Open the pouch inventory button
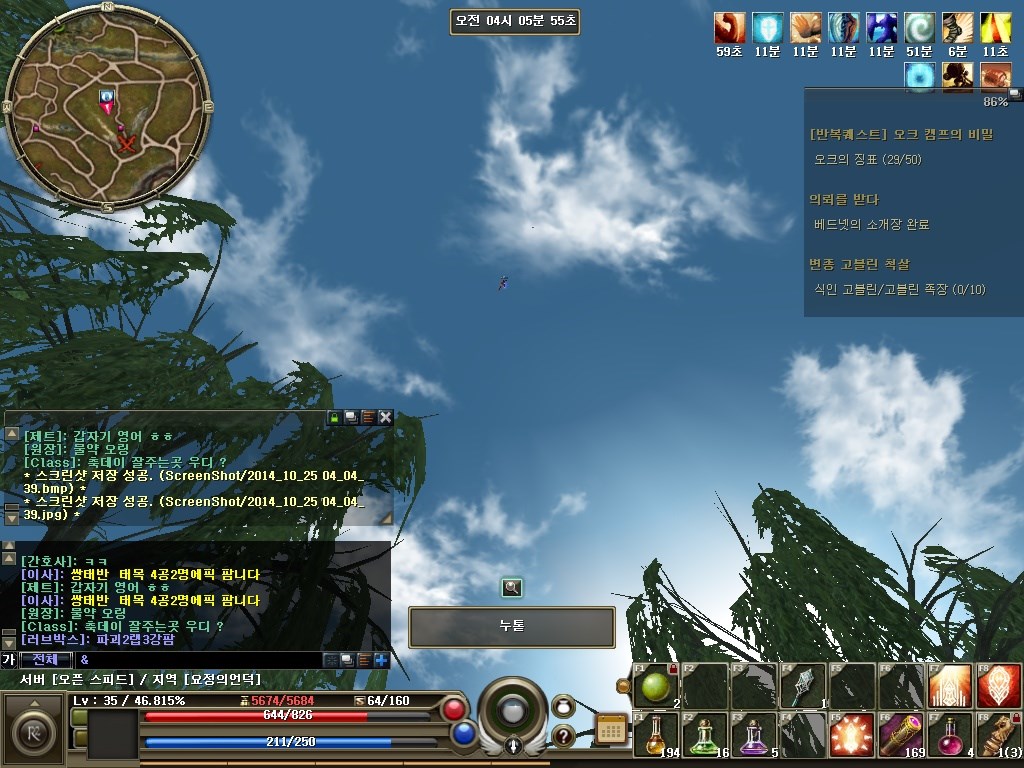1024x768 pixels. tap(563, 706)
